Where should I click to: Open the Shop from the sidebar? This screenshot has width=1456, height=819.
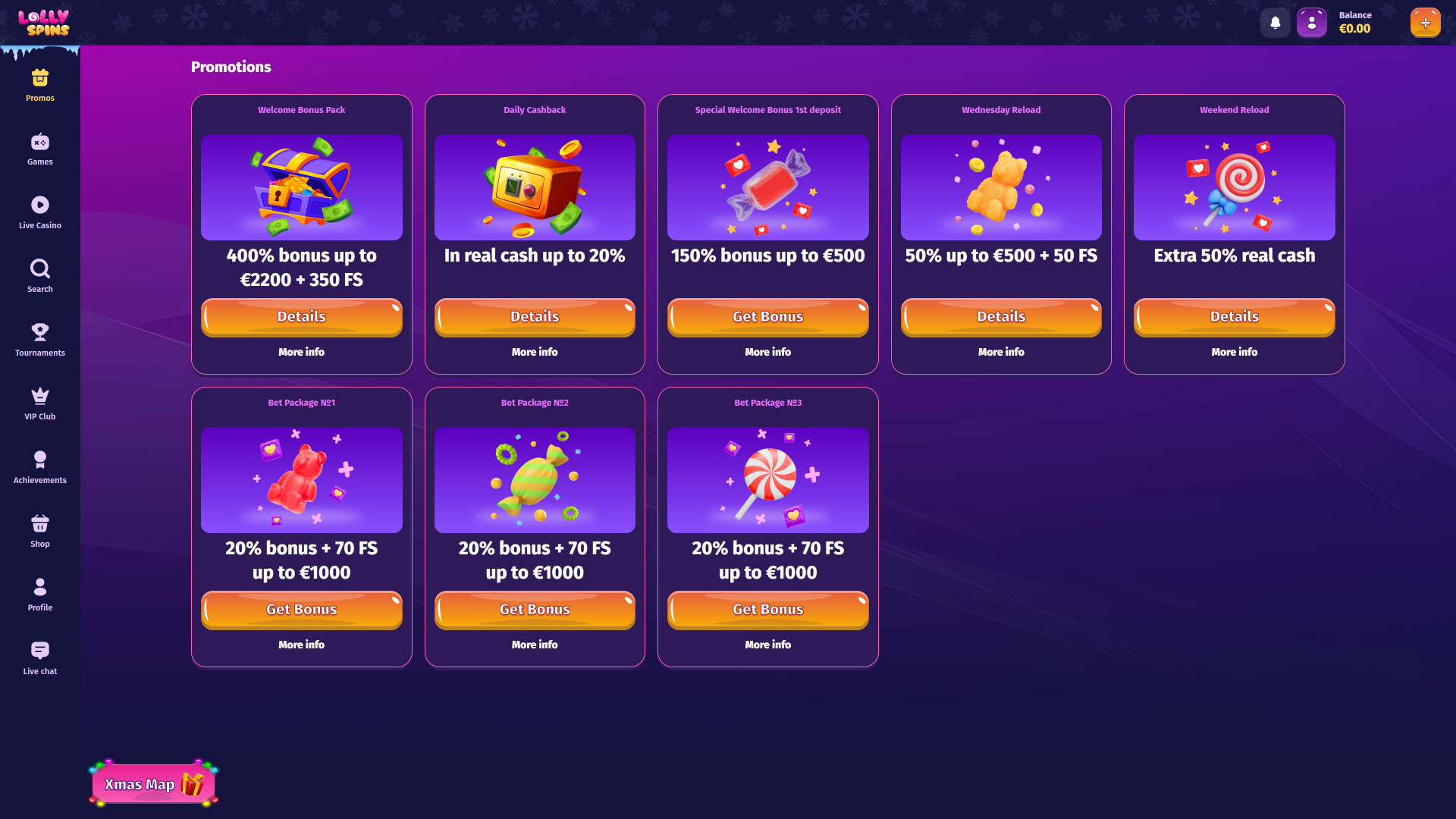coord(39,531)
